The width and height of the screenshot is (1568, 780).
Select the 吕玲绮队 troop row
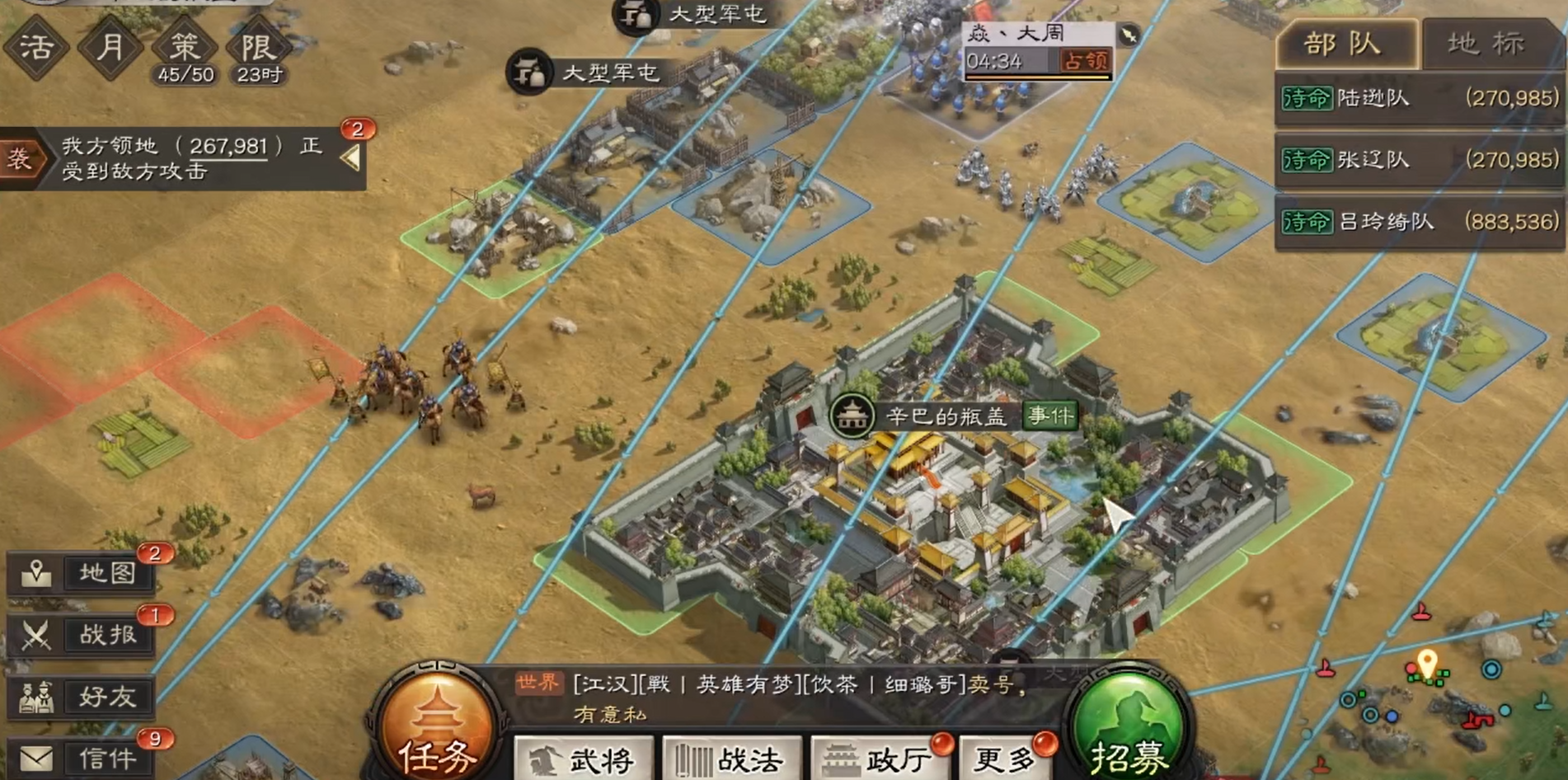coord(1419,222)
